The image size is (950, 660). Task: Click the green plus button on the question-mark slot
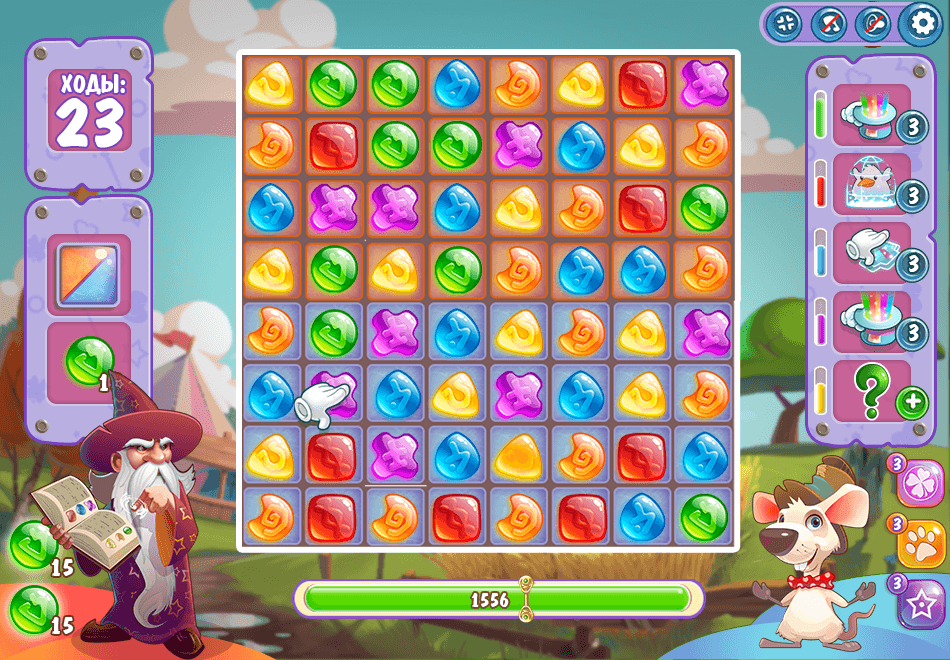(x=911, y=404)
